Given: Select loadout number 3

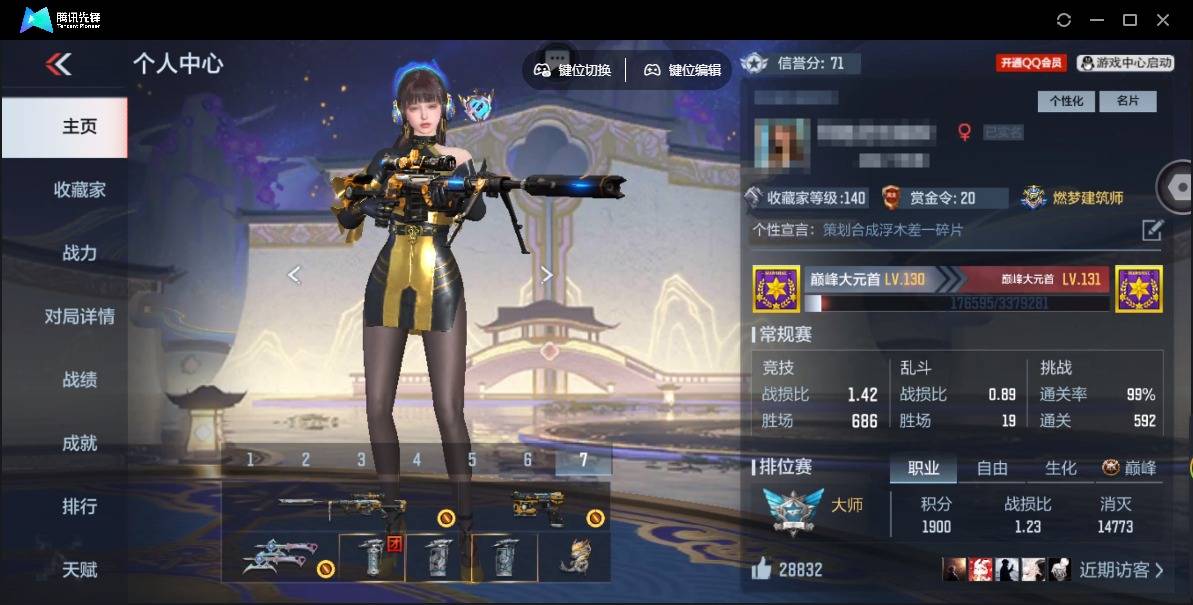Looking at the screenshot, I should (x=361, y=460).
